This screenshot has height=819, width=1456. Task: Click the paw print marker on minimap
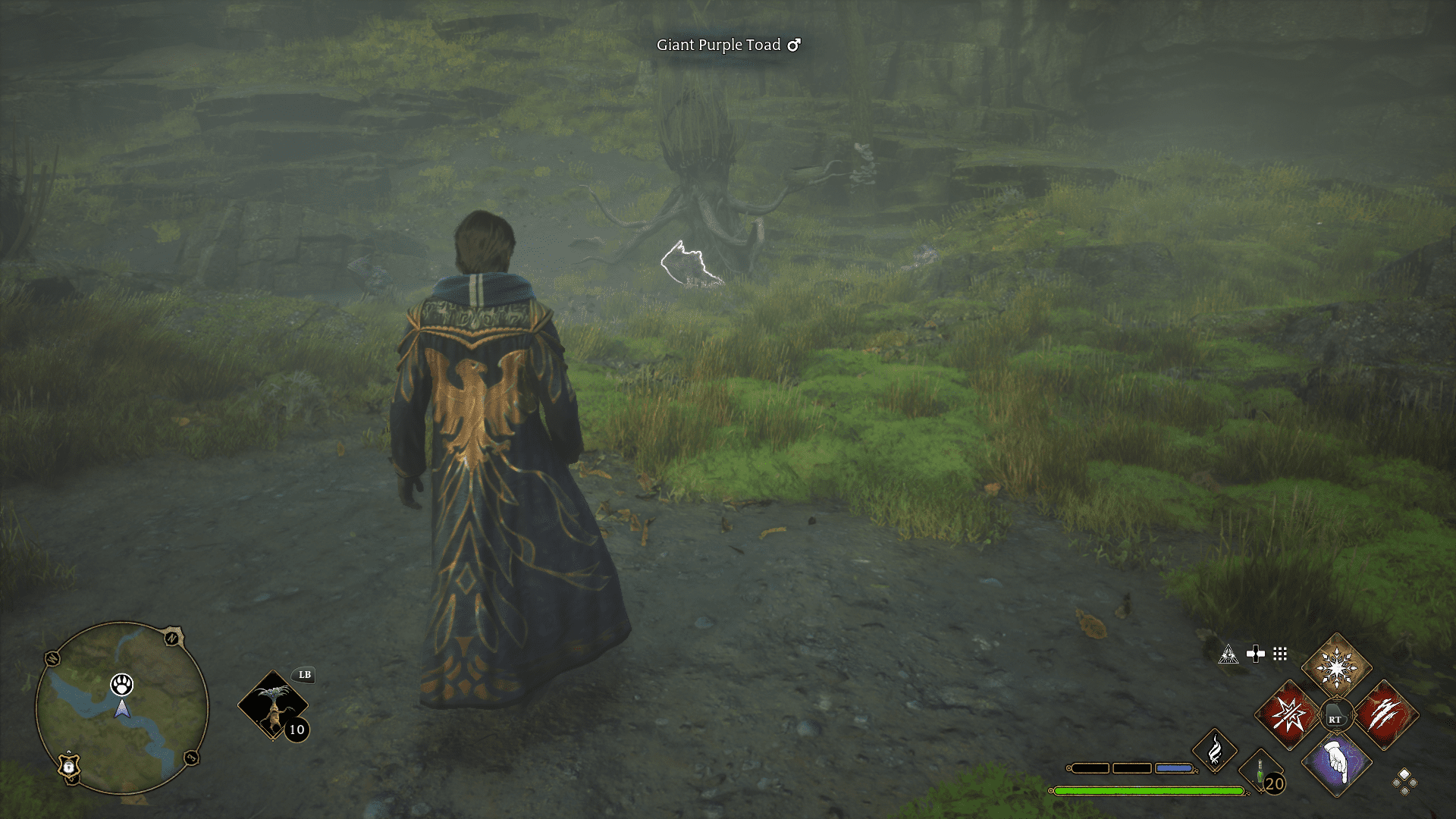click(x=121, y=684)
